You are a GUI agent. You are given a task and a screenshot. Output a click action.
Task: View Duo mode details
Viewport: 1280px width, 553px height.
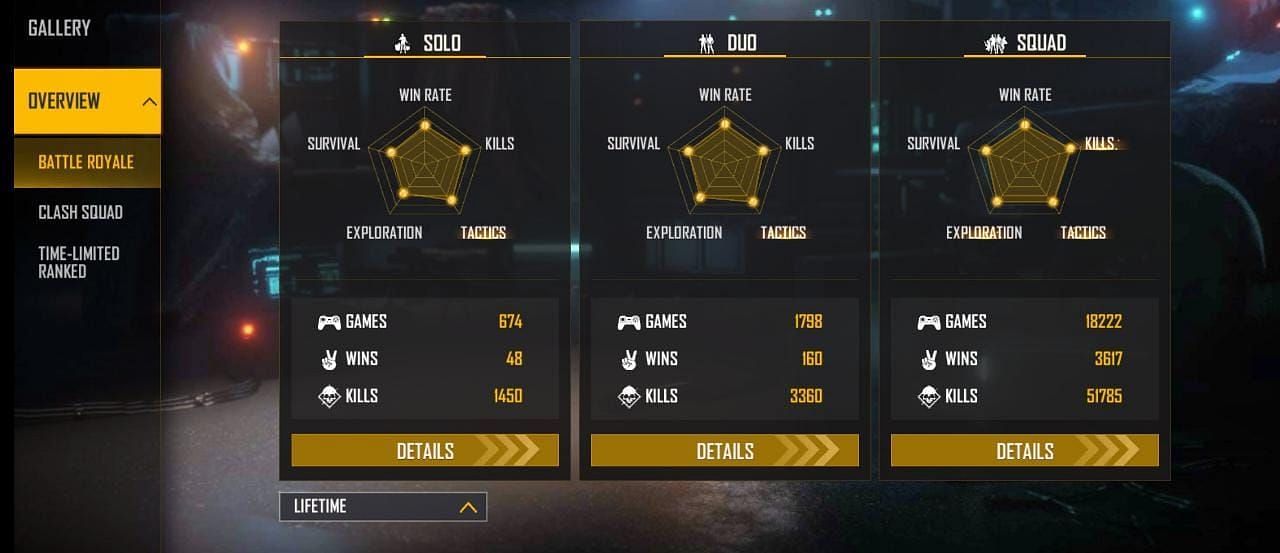(x=725, y=451)
